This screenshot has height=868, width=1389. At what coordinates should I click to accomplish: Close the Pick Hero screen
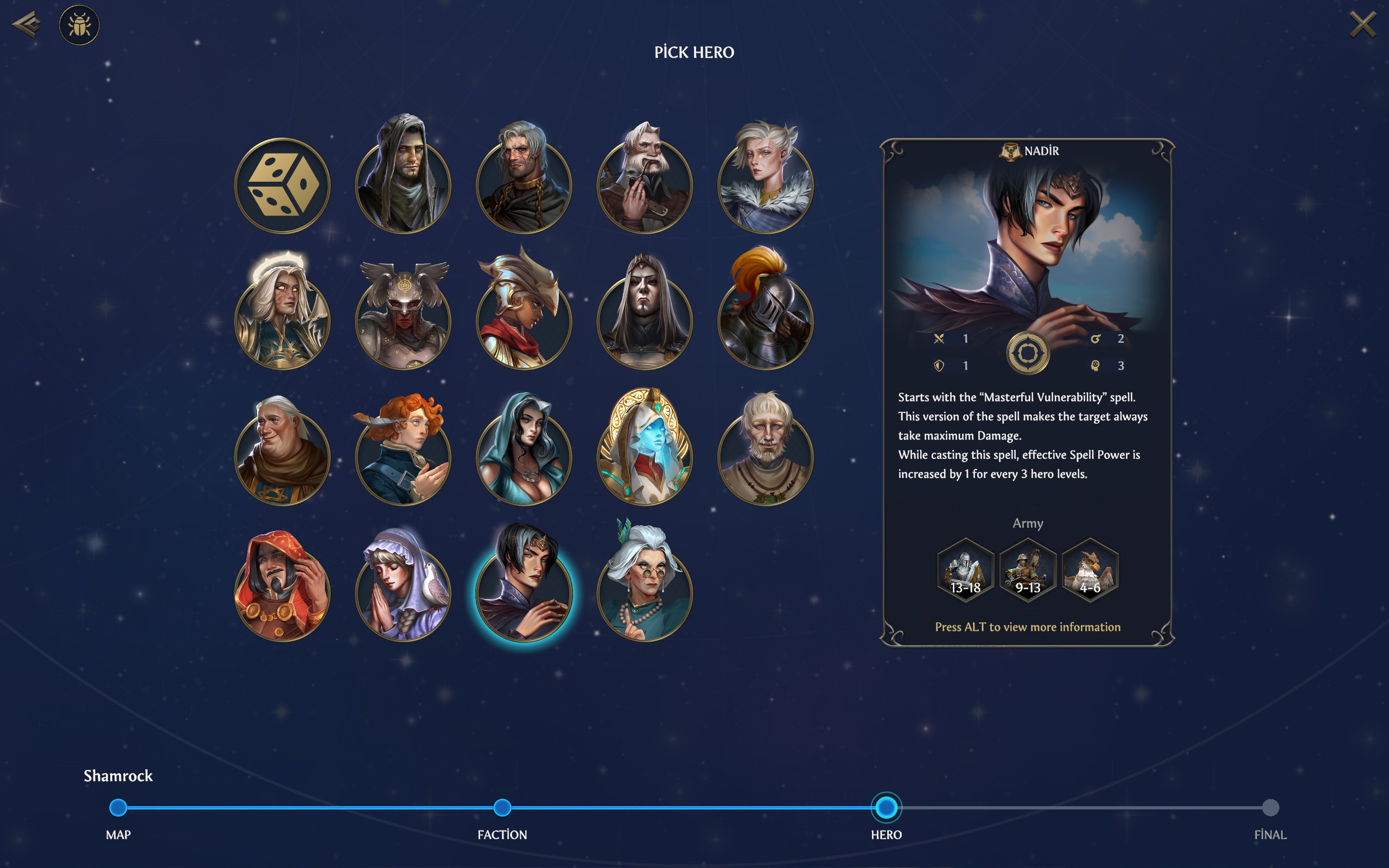(x=1362, y=25)
